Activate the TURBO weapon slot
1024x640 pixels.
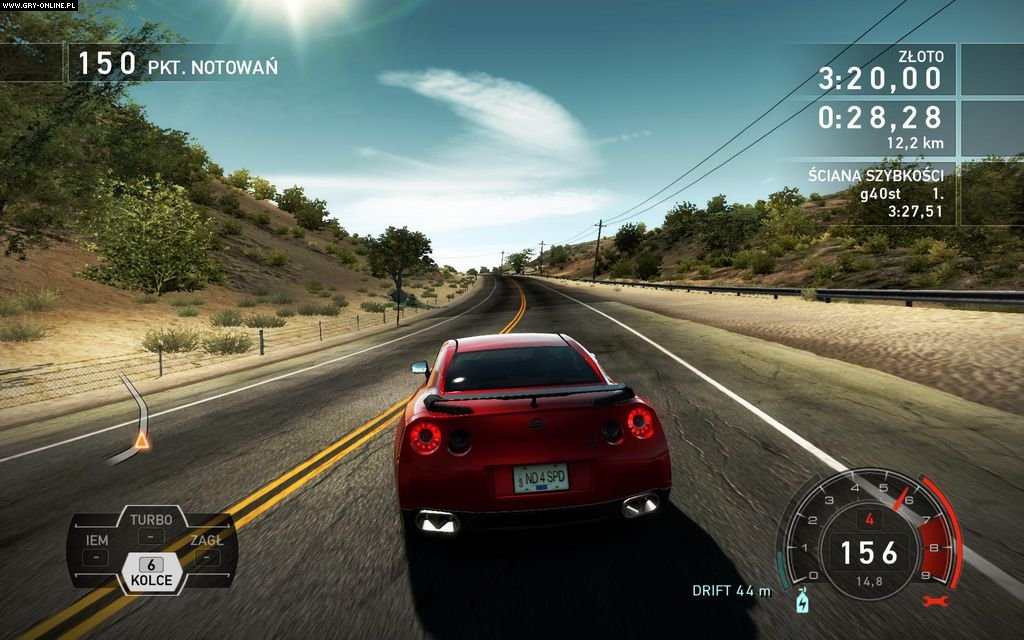(151, 528)
